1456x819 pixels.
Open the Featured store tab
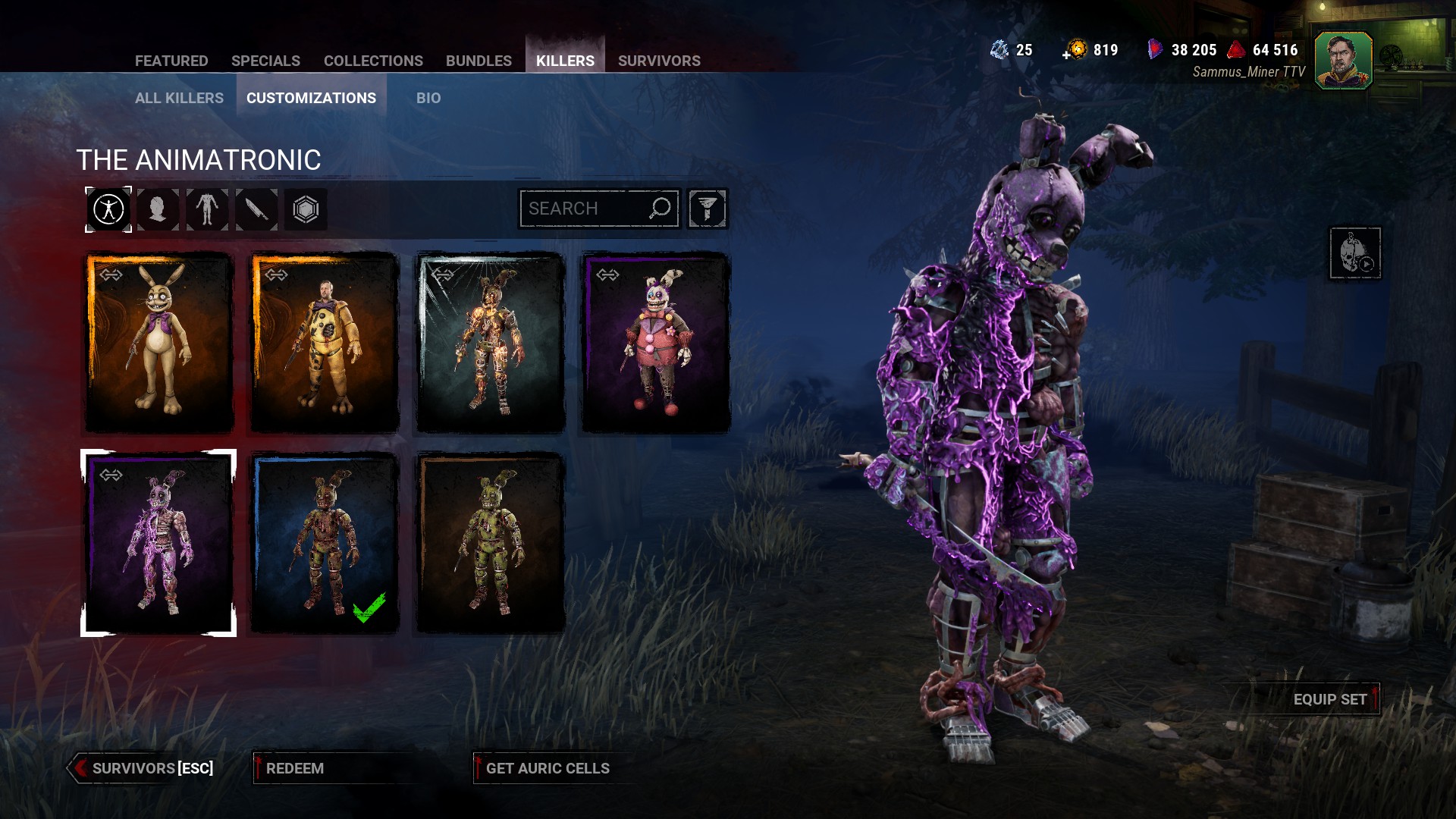171,61
